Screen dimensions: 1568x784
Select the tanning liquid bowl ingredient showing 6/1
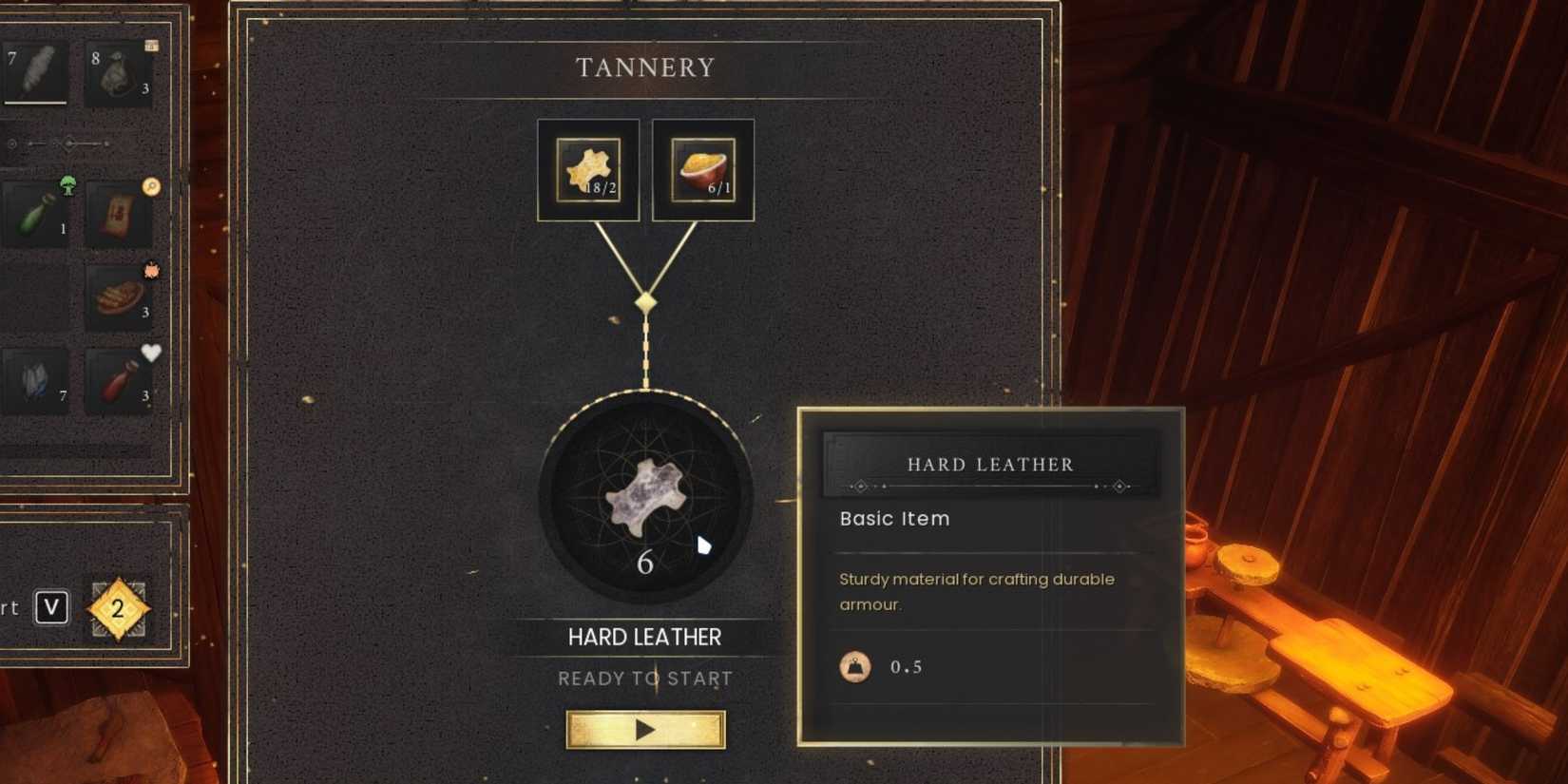701,168
